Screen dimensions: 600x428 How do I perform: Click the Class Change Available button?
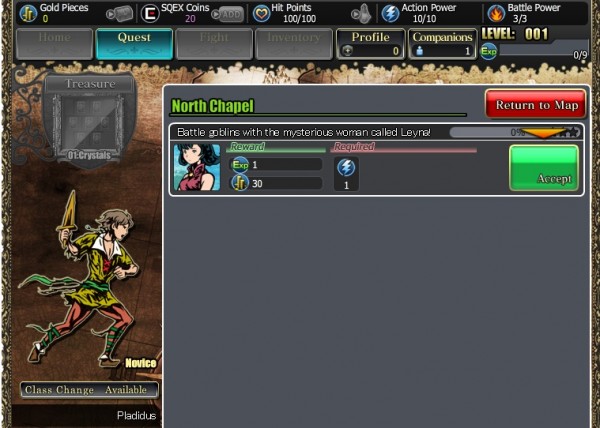tap(89, 390)
